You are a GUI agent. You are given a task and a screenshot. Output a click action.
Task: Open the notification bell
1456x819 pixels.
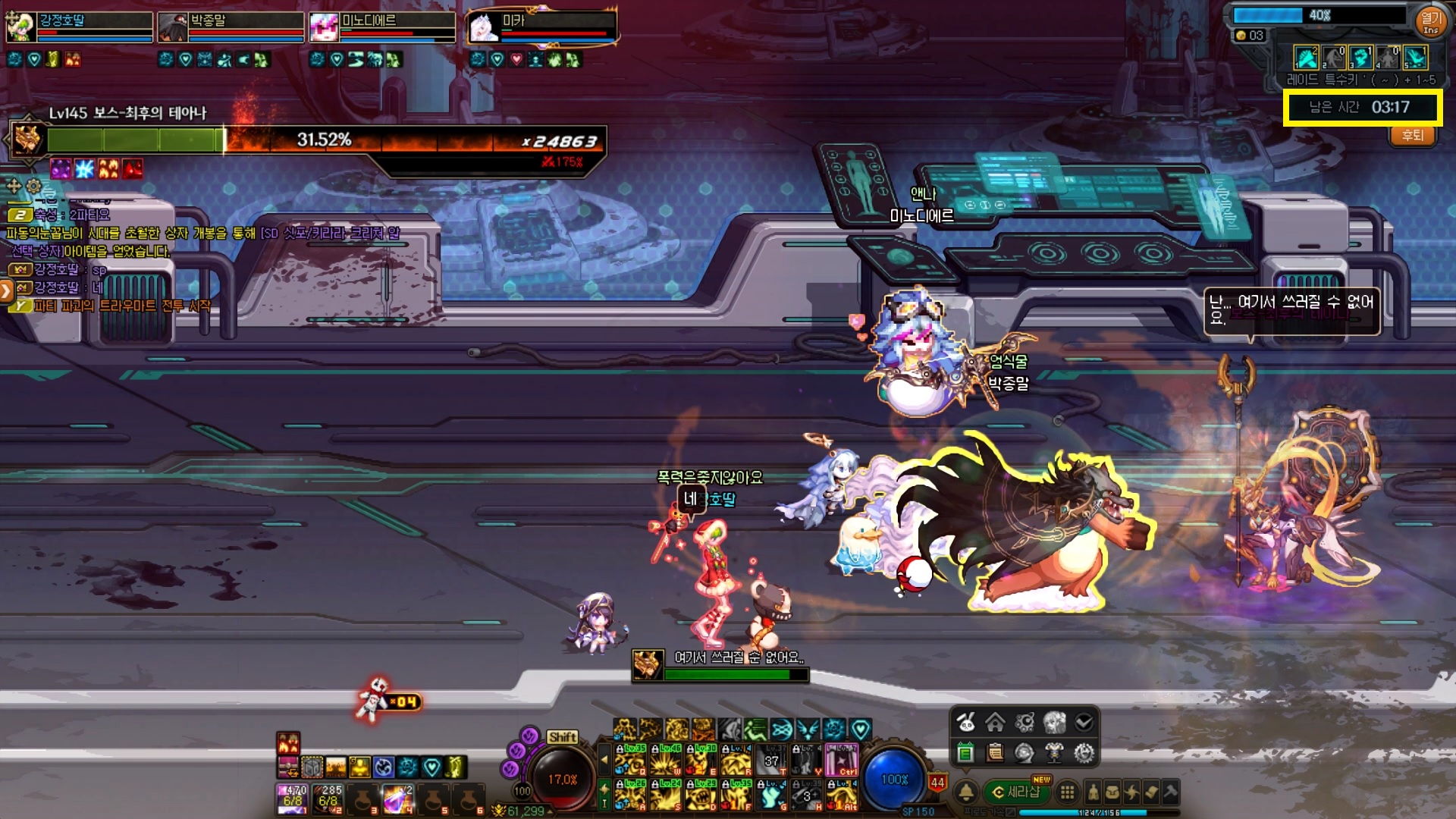click(x=966, y=792)
